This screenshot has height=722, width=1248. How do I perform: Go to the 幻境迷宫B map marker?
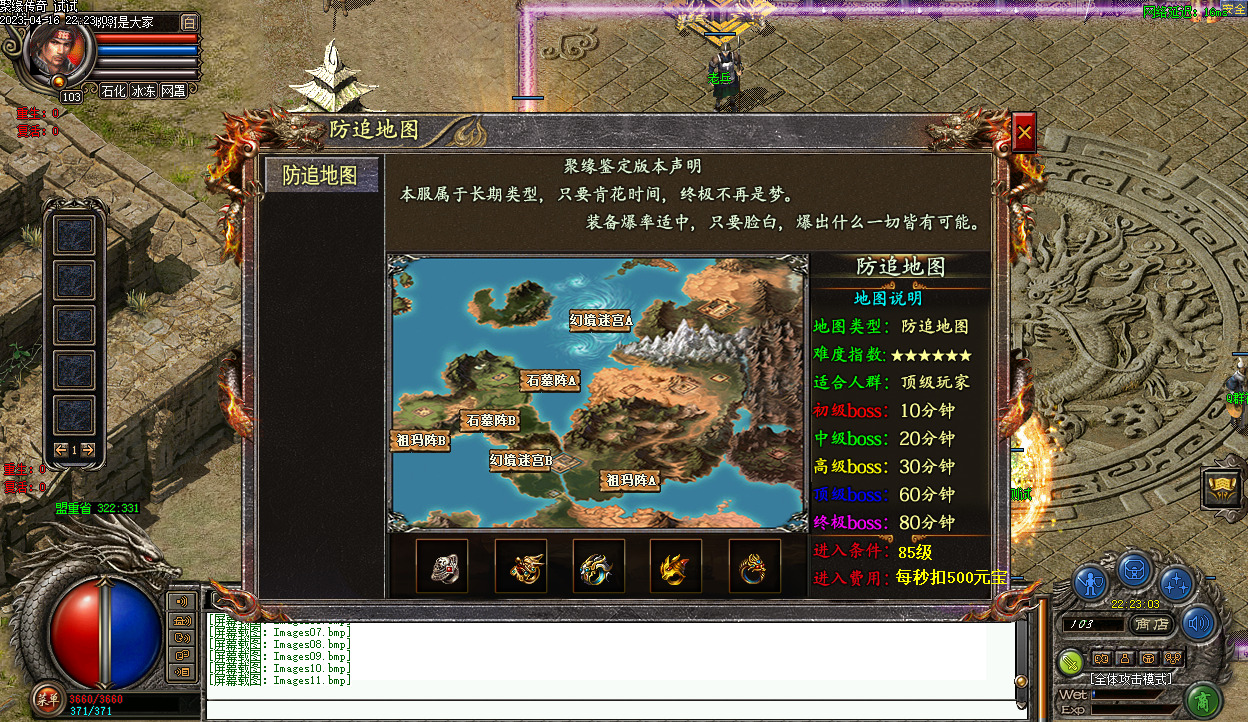521,460
